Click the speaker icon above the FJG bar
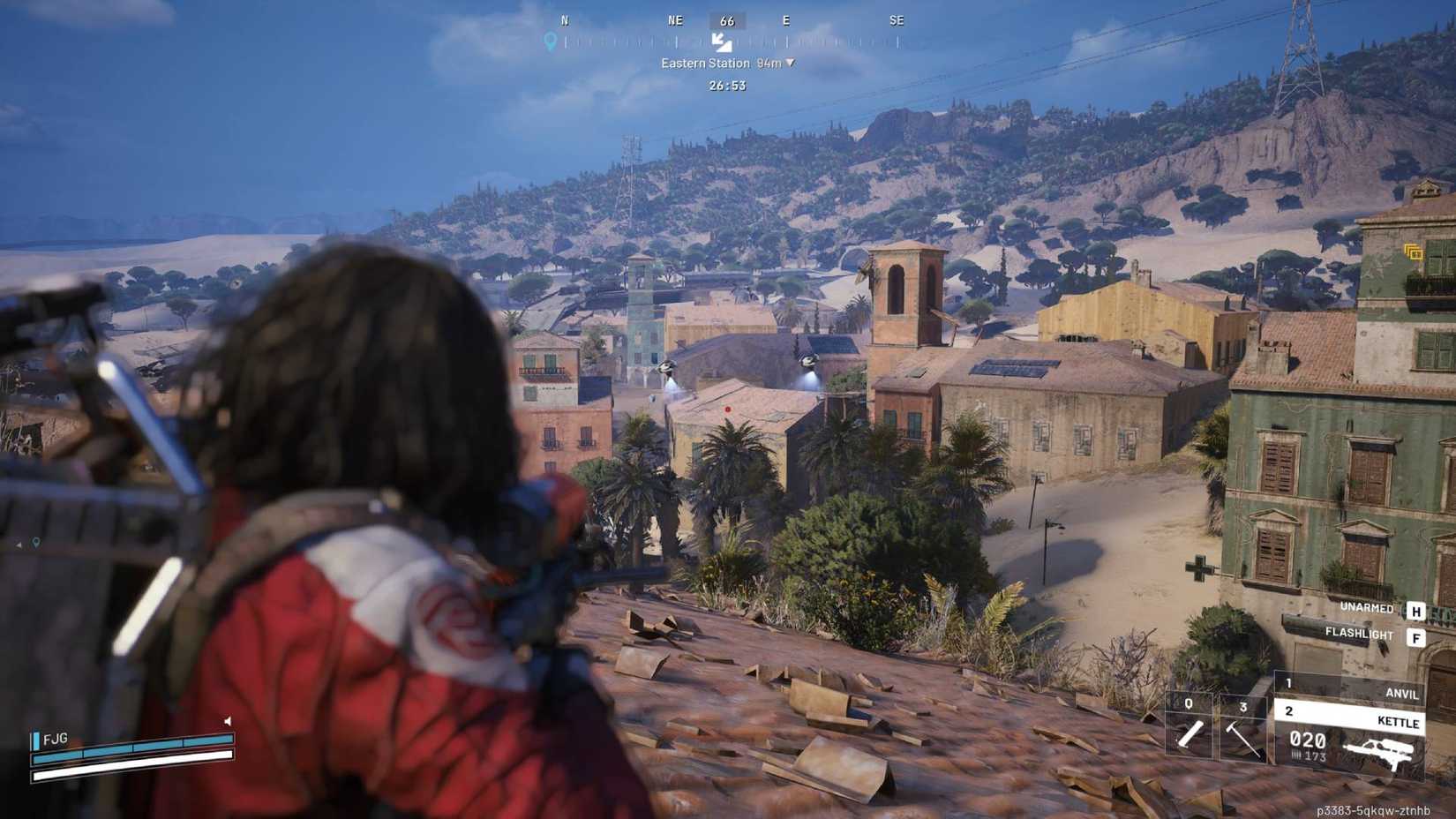 point(228,720)
